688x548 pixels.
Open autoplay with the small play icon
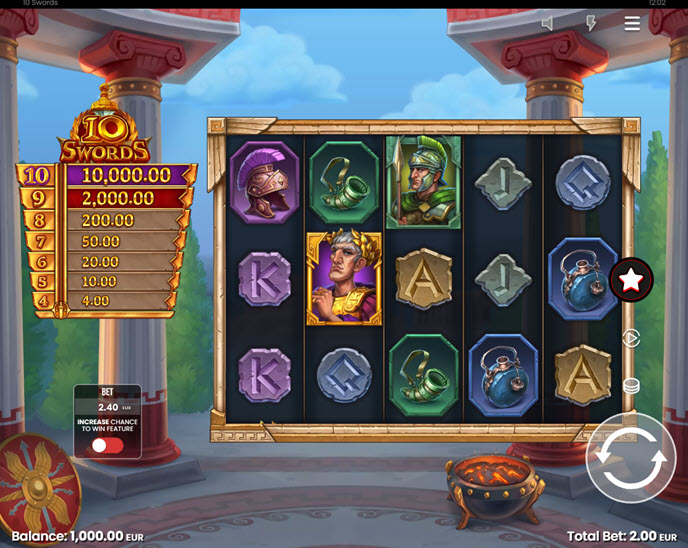click(631, 338)
